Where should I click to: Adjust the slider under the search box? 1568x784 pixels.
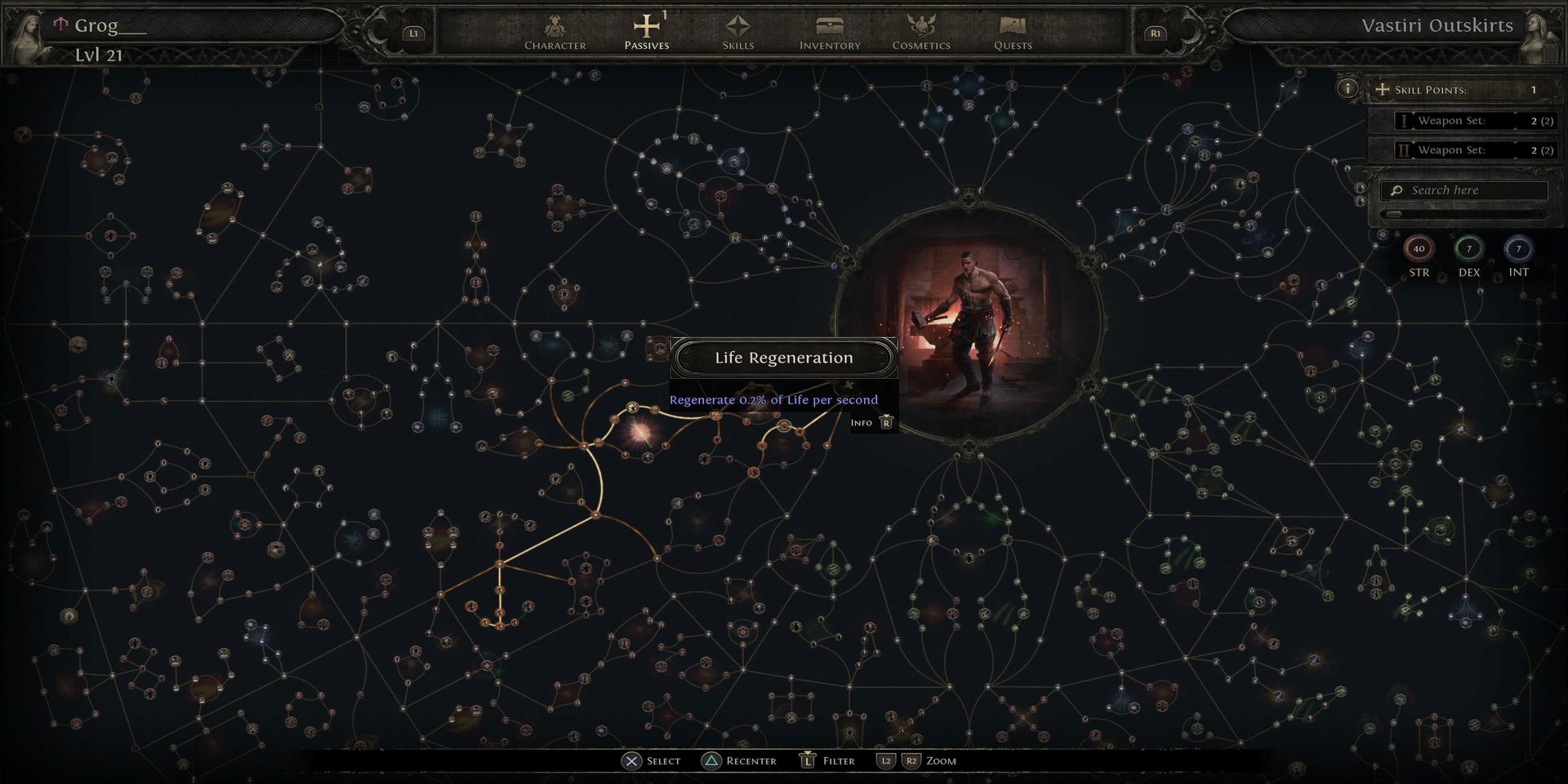pyautogui.click(x=1395, y=214)
